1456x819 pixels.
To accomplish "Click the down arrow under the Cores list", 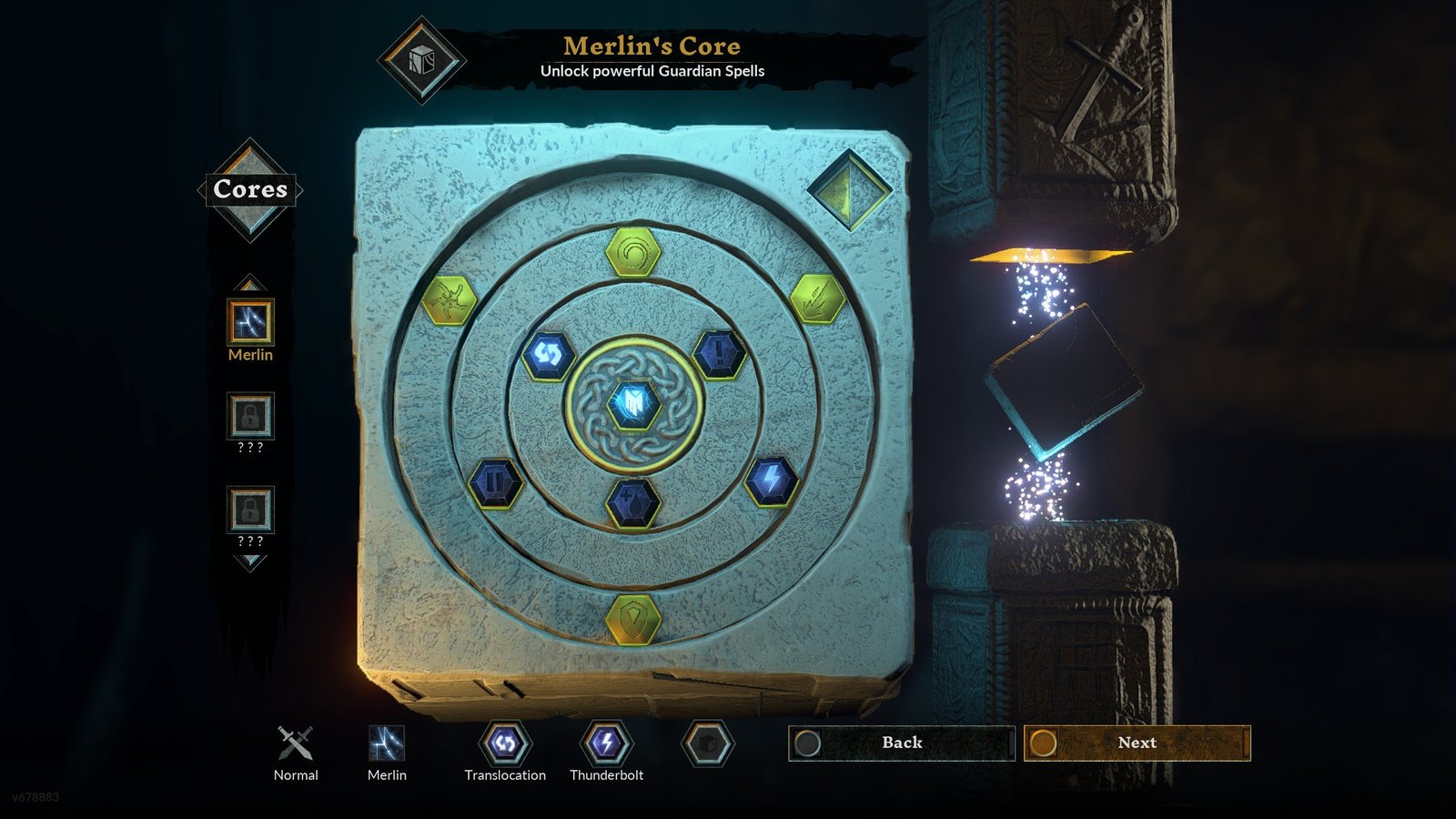I will (250, 562).
